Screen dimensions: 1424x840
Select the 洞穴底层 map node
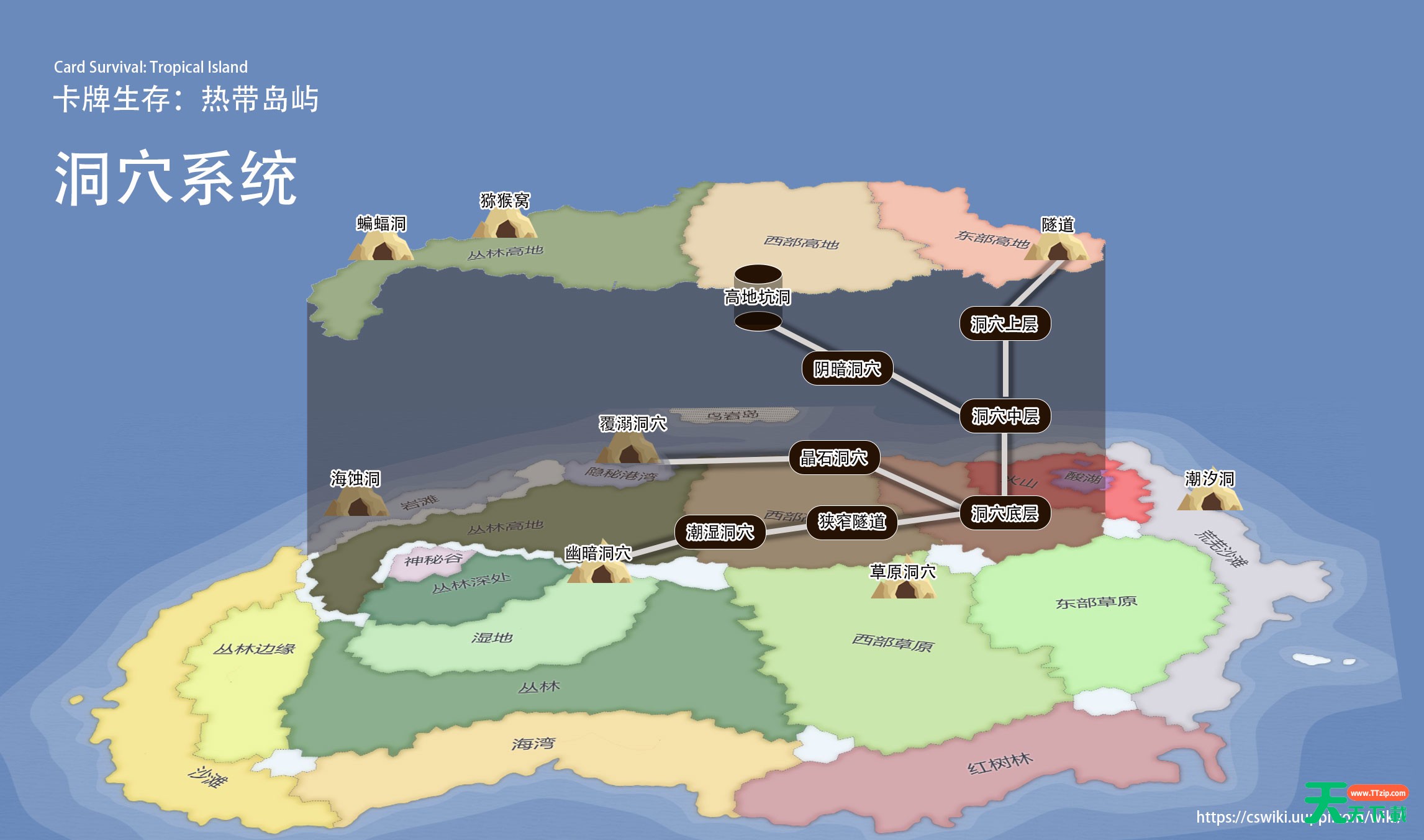pyautogui.click(x=1005, y=513)
